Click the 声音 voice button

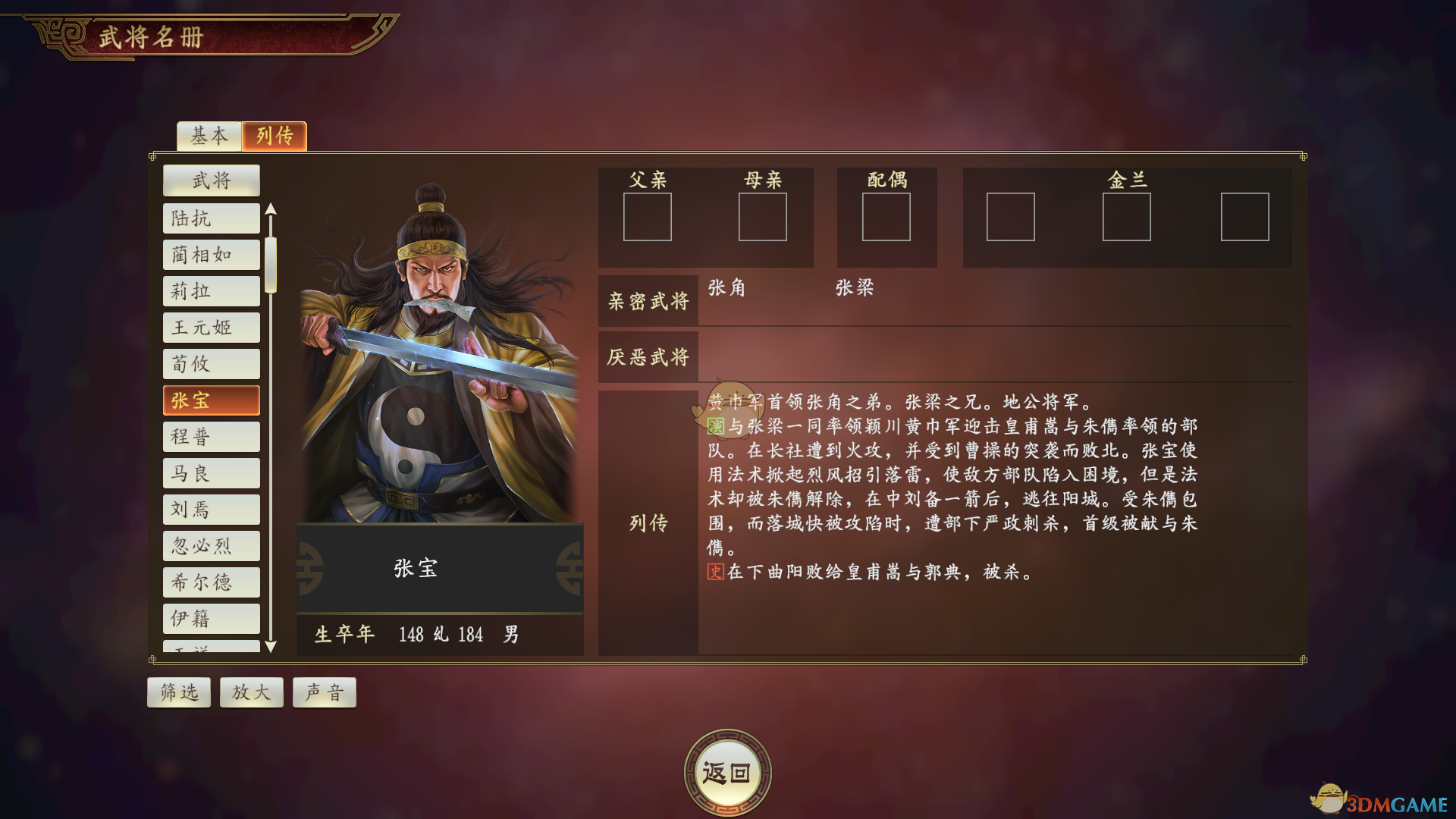tap(324, 692)
